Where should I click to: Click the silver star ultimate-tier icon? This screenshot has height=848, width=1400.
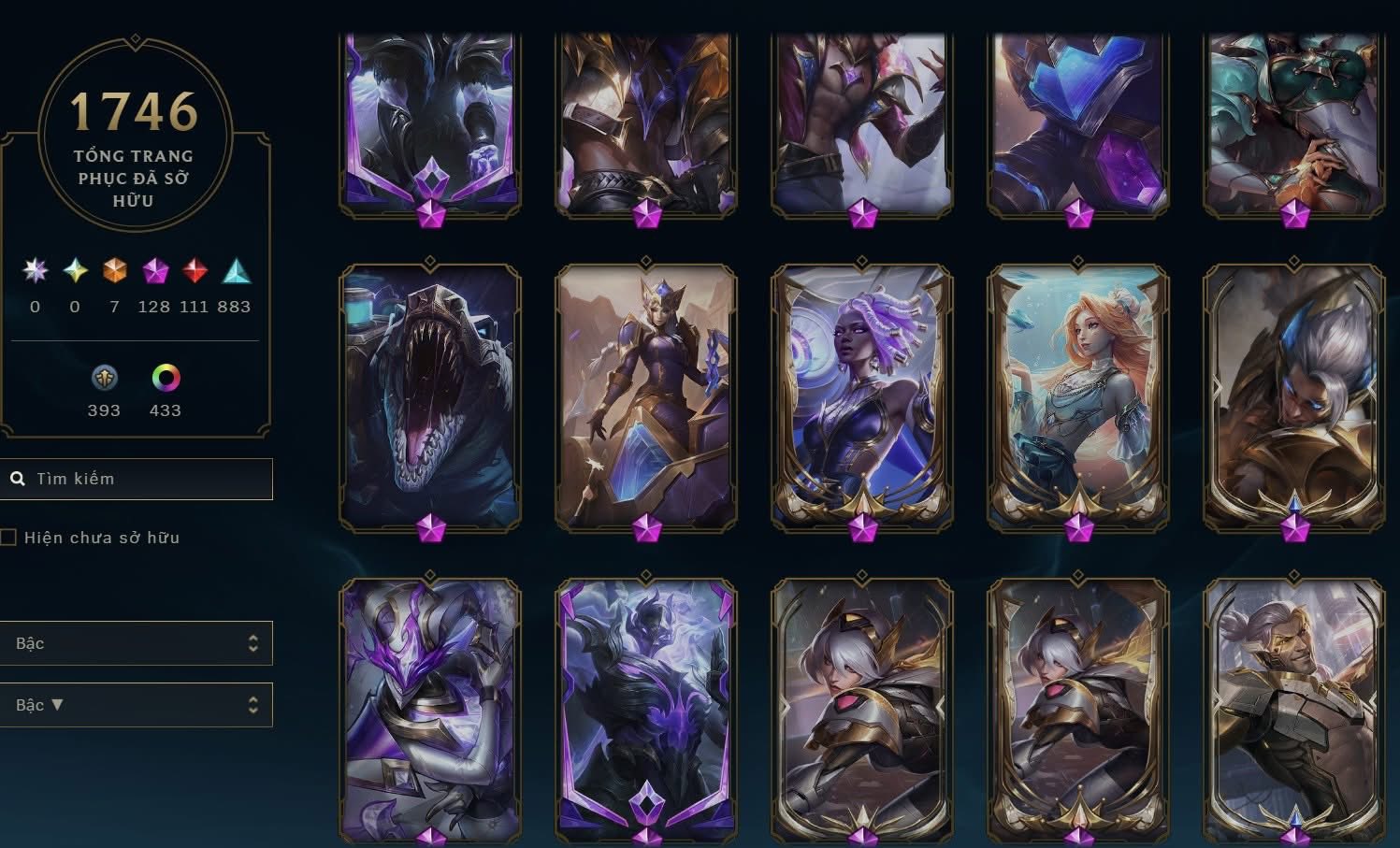click(x=36, y=271)
